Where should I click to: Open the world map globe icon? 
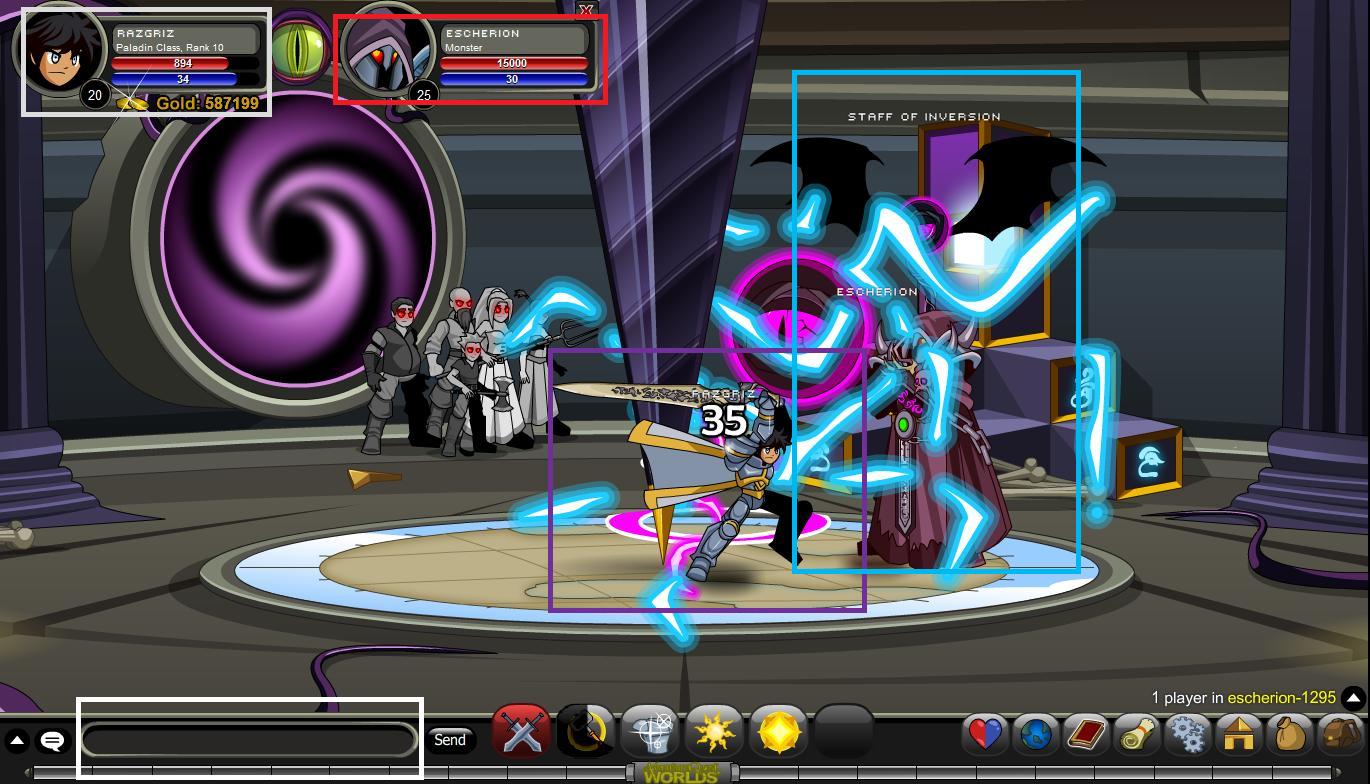[x=1036, y=734]
